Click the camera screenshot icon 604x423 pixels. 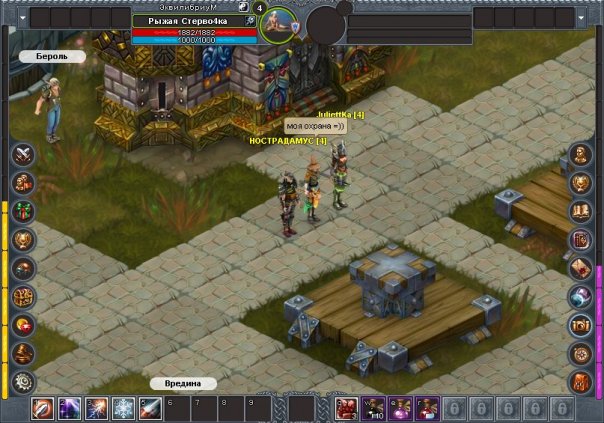(581, 325)
